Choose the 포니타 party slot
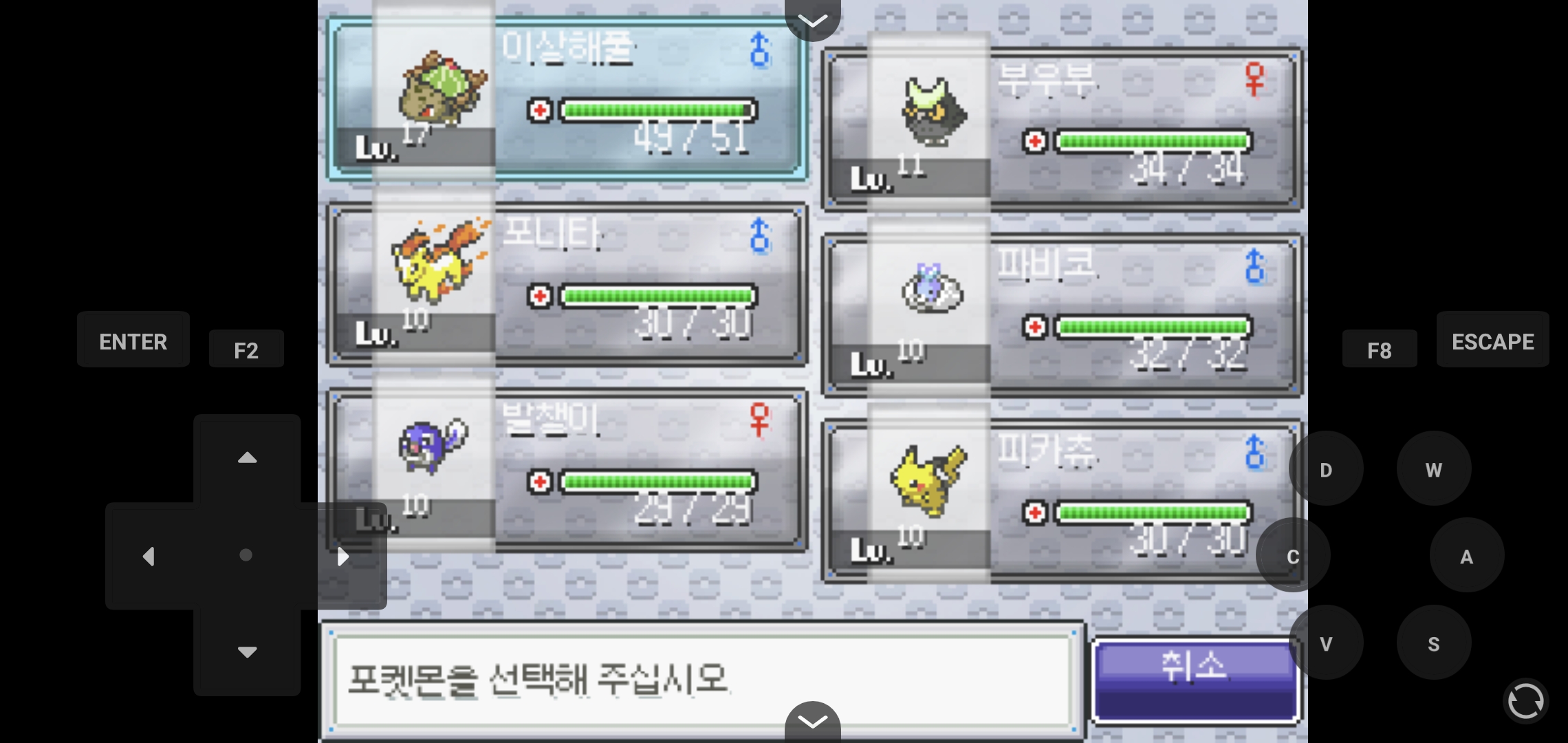1568x743 pixels. 567,284
